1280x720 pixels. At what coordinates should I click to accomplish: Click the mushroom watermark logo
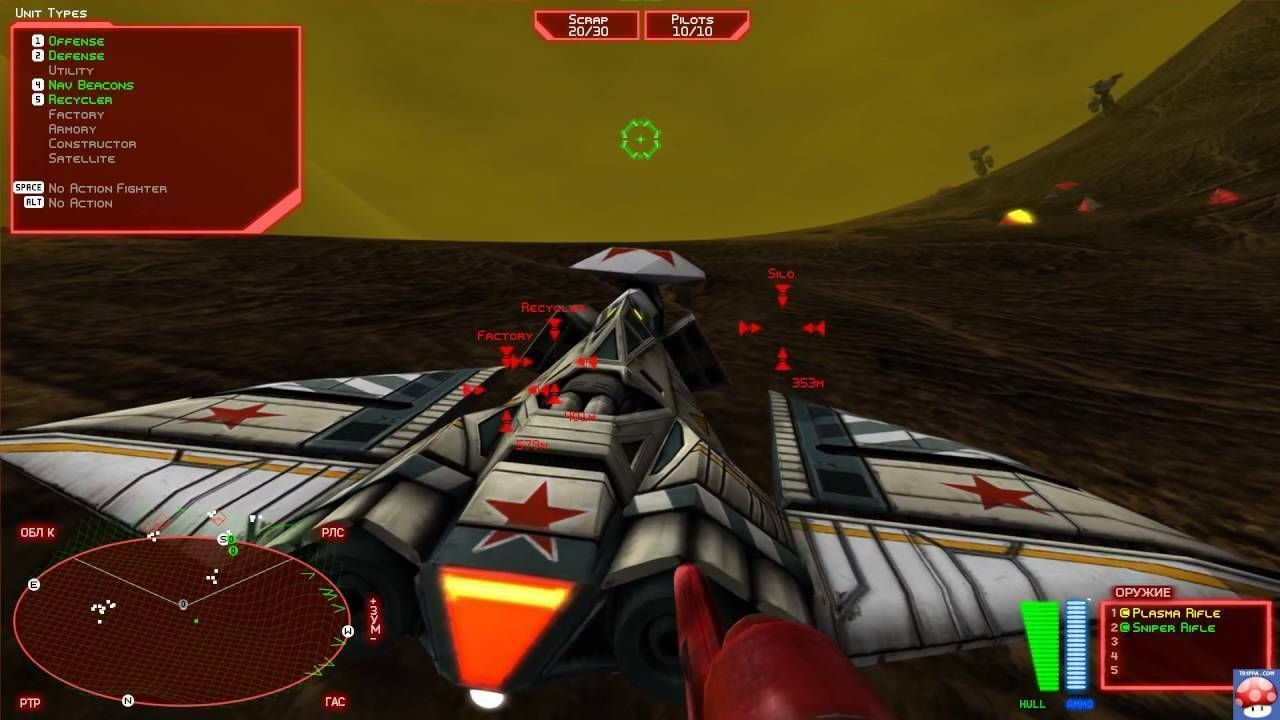point(1254,694)
